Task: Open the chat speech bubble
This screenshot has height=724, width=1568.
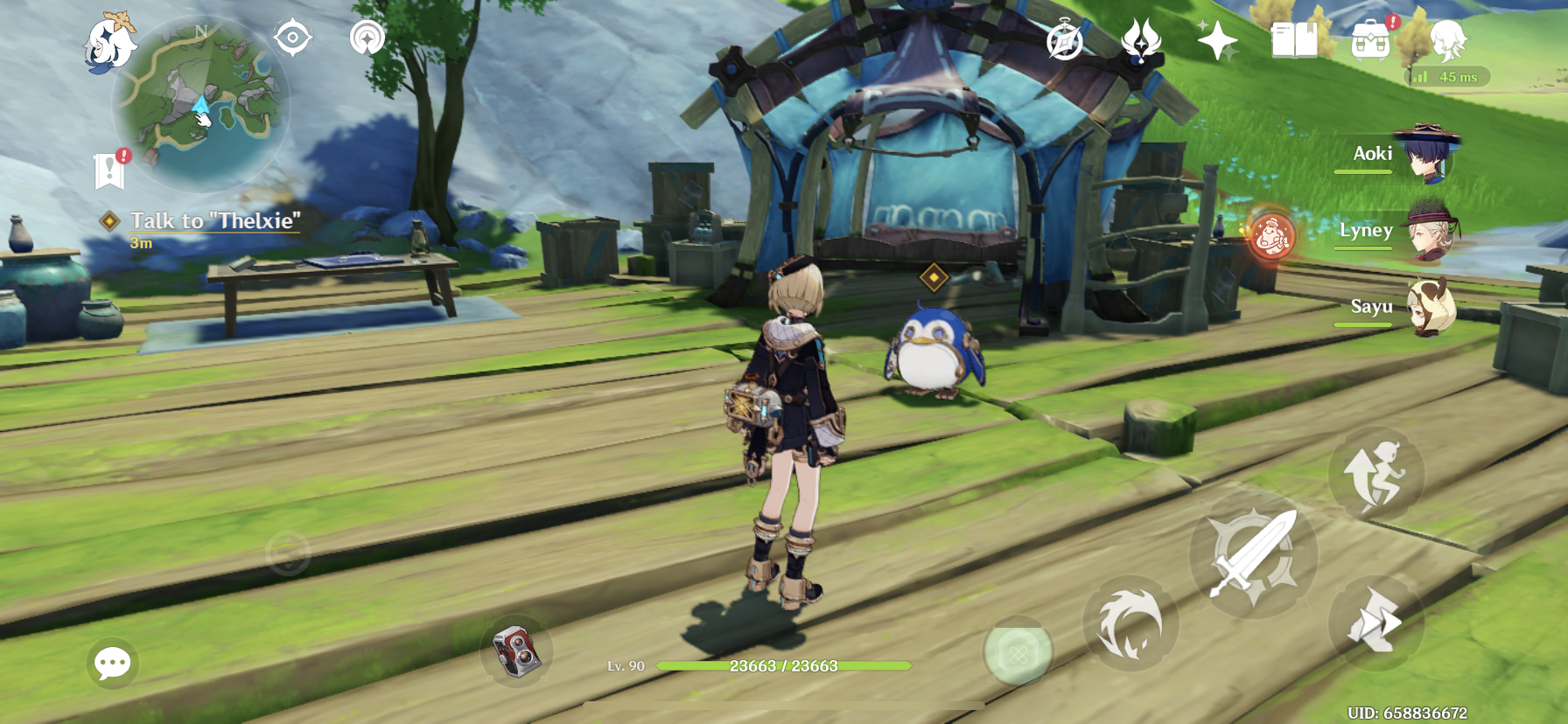Action: 113,663
